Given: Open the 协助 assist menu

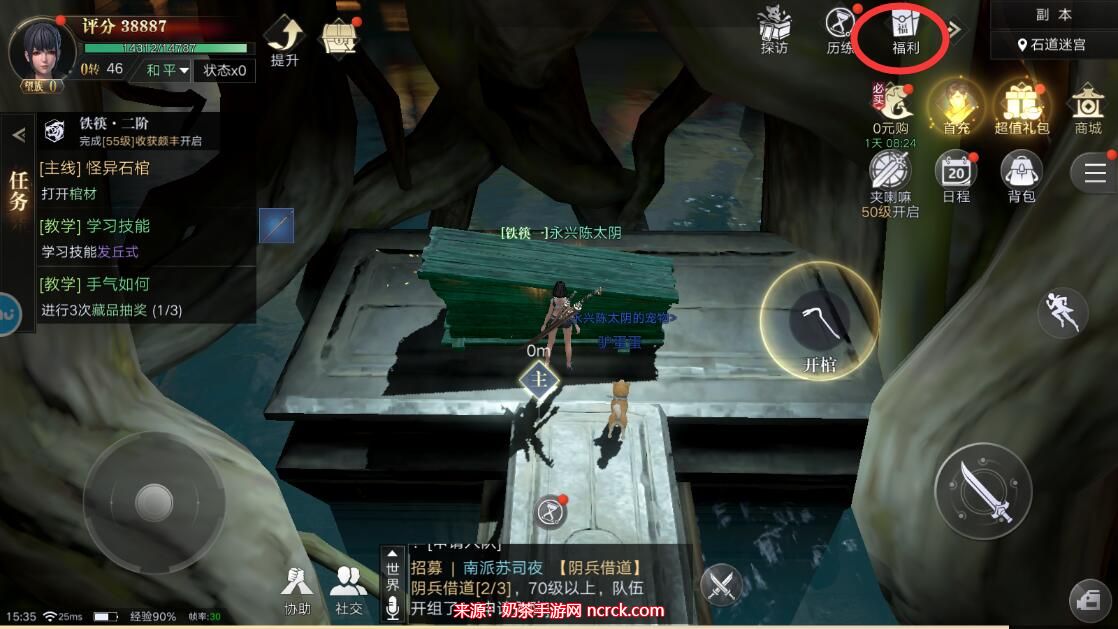Looking at the screenshot, I should tap(296, 588).
